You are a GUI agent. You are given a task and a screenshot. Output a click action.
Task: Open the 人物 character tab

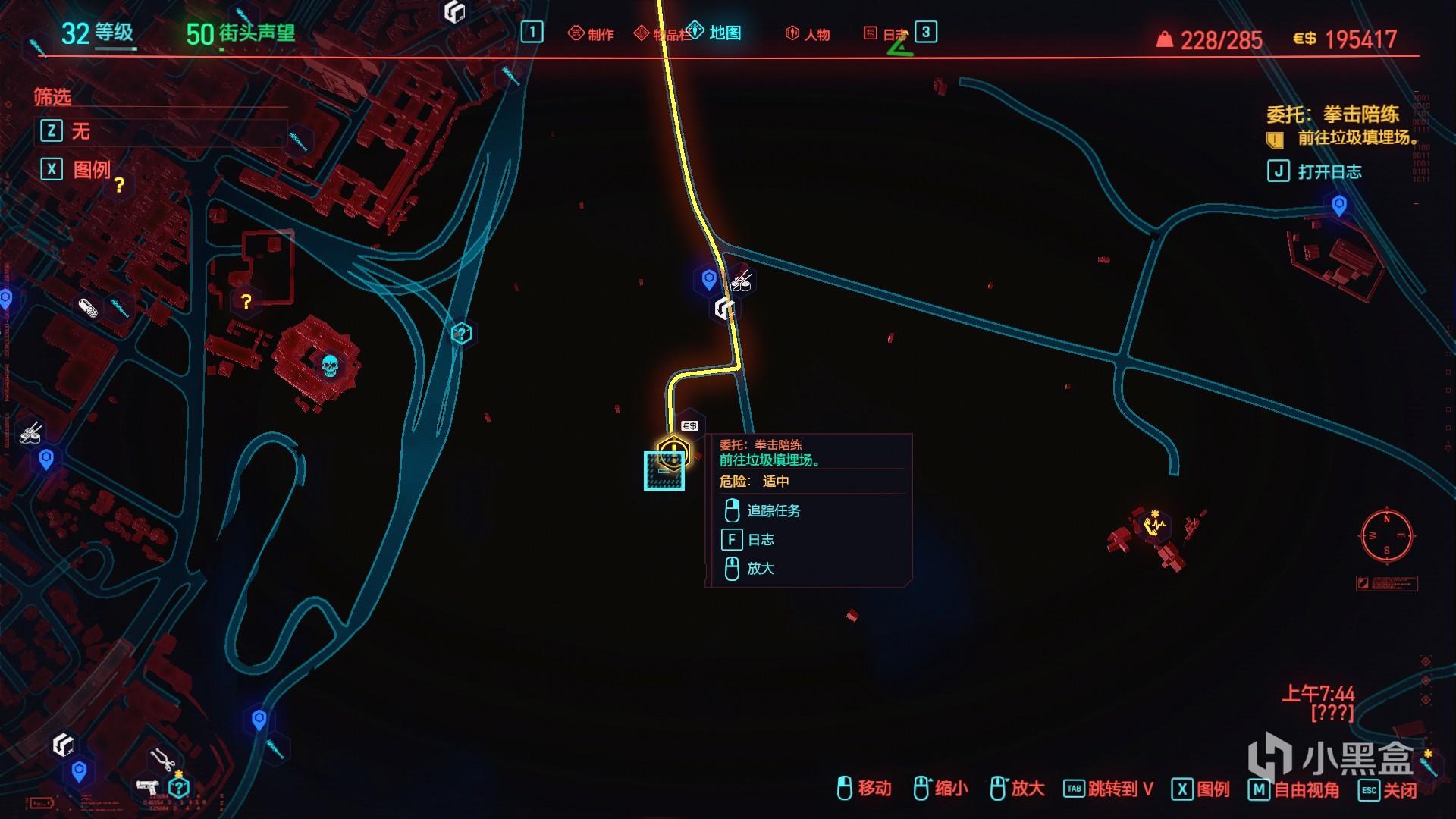[x=808, y=34]
